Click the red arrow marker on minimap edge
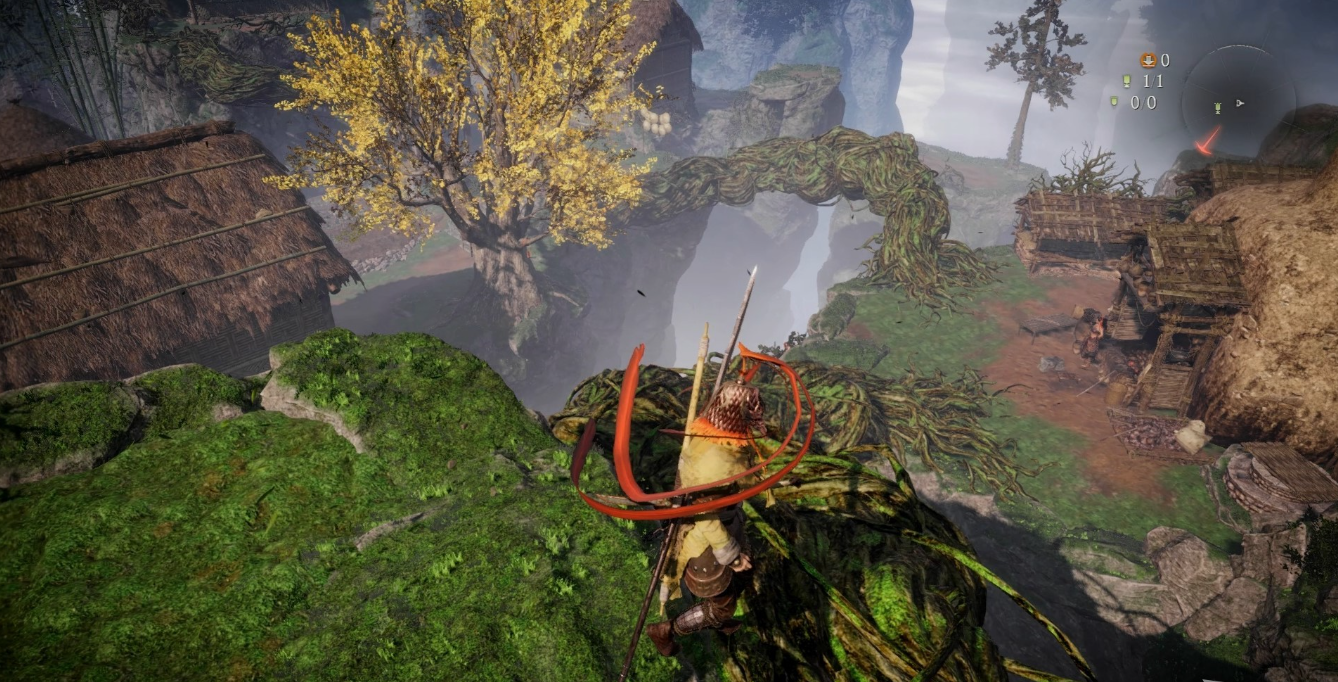This screenshot has height=682, width=1338. 1208,140
